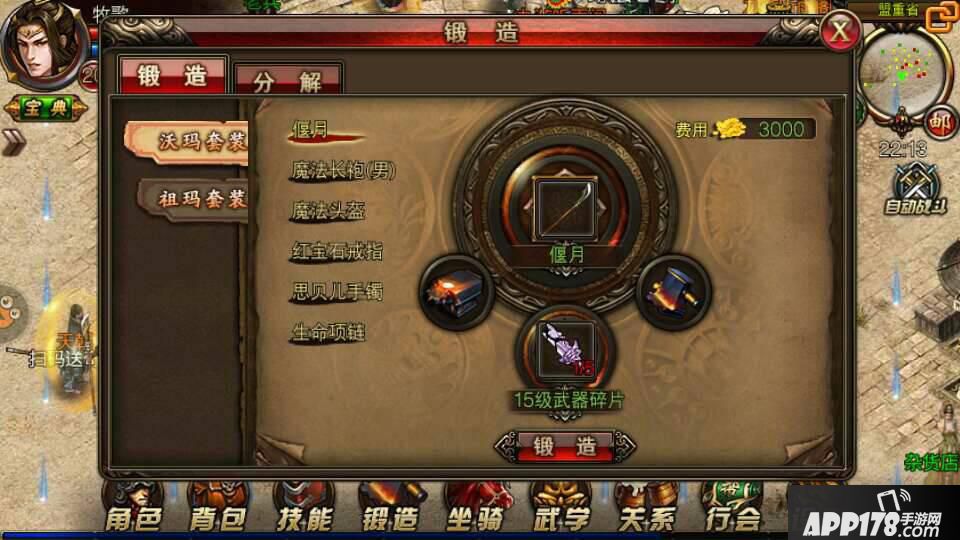Select 魔法长袍(男) recipe
Viewport: 960px width, 540px height.
coord(343,171)
